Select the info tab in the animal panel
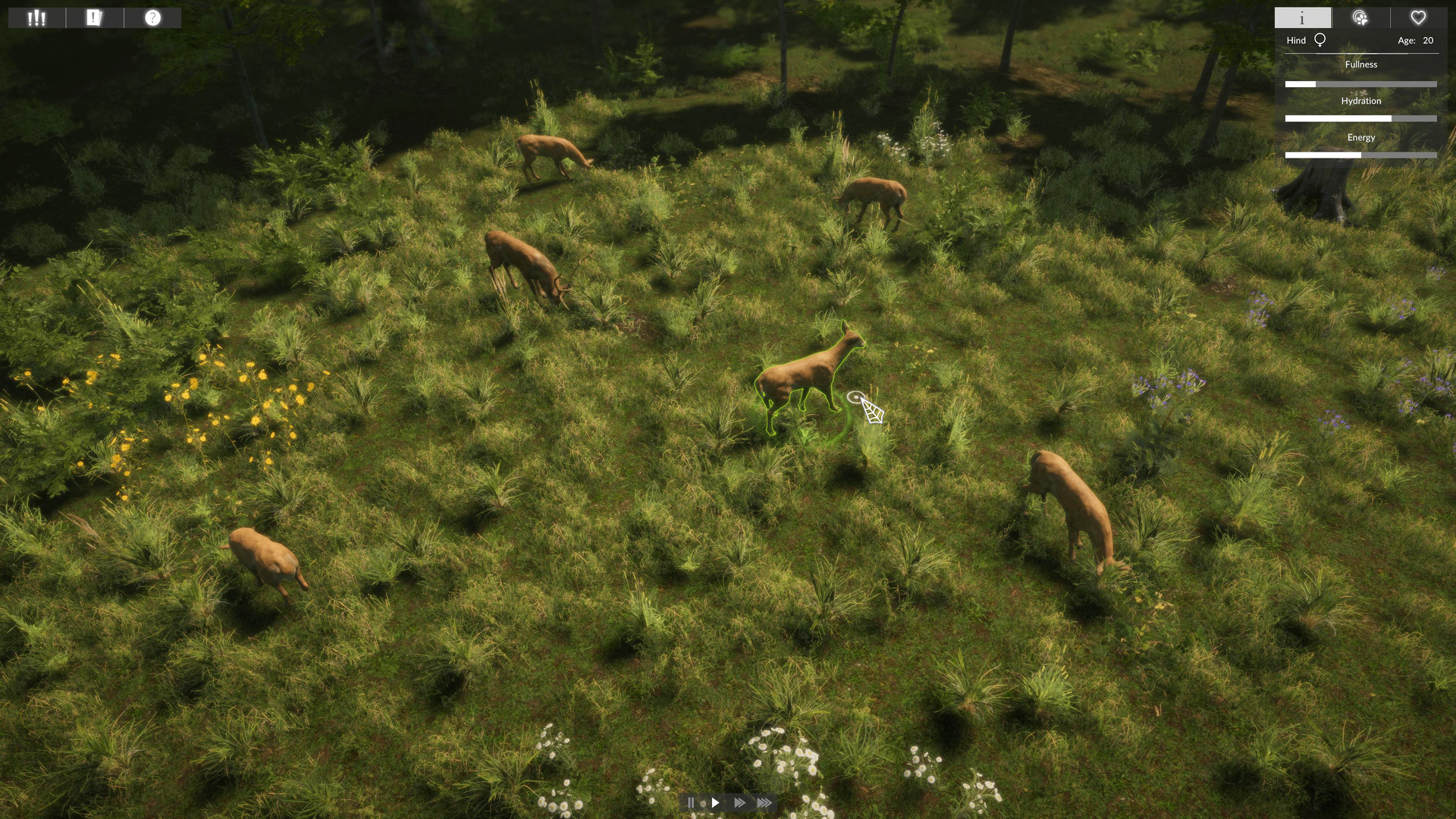The height and width of the screenshot is (819, 1456). click(x=1302, y=17)
